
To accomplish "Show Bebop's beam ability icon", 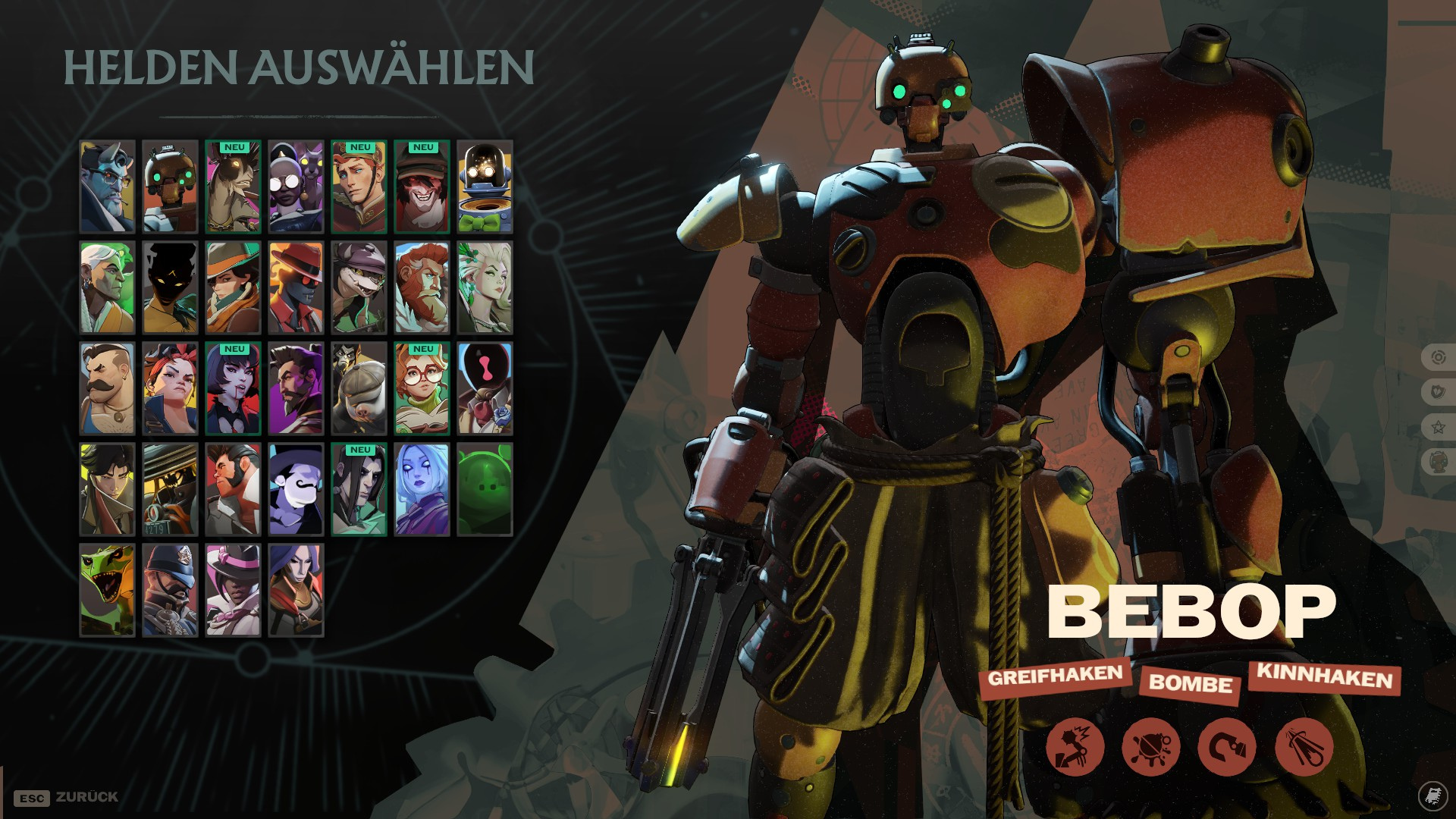I will pos(1304,747).
